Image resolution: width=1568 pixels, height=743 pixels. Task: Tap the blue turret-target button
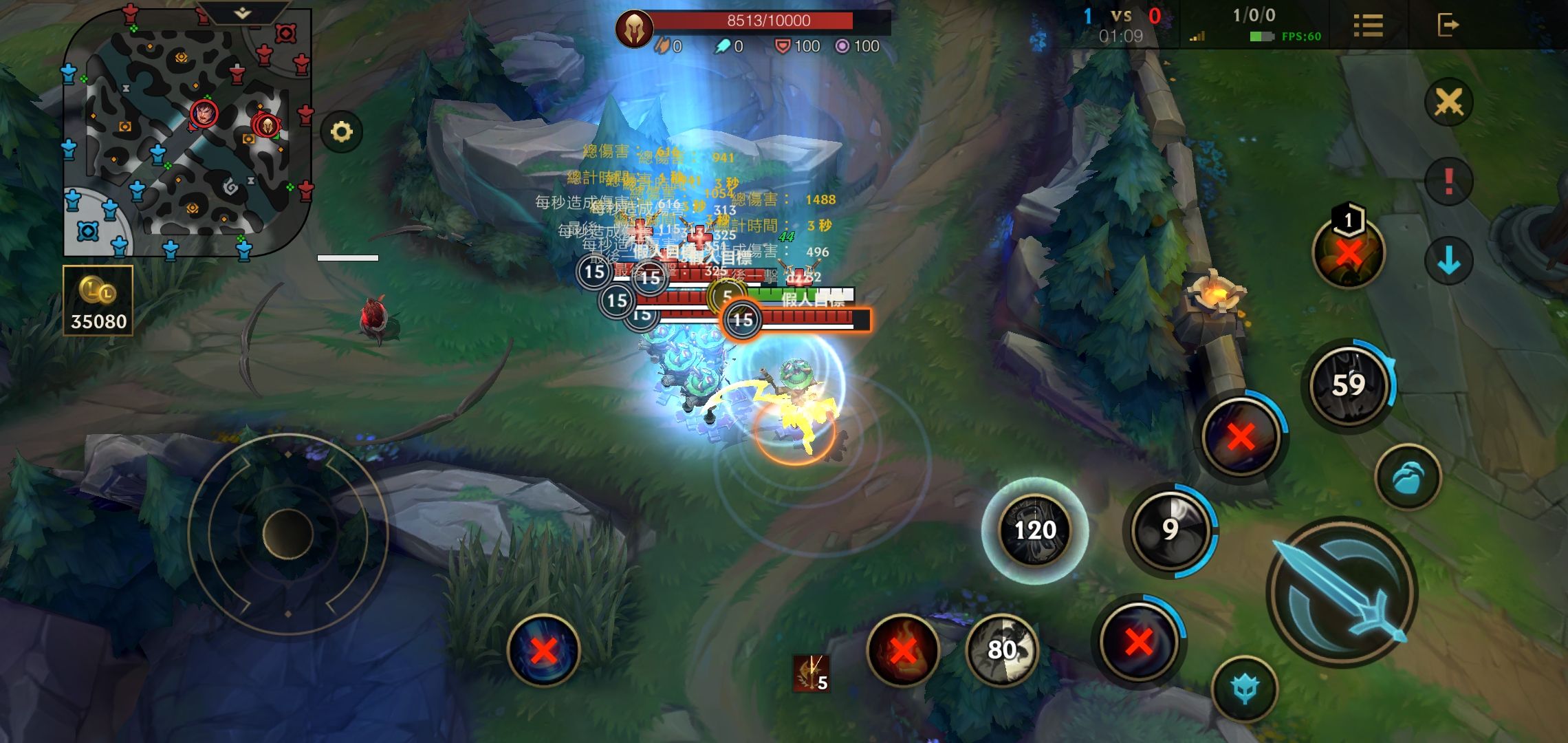pos(1245,689)
